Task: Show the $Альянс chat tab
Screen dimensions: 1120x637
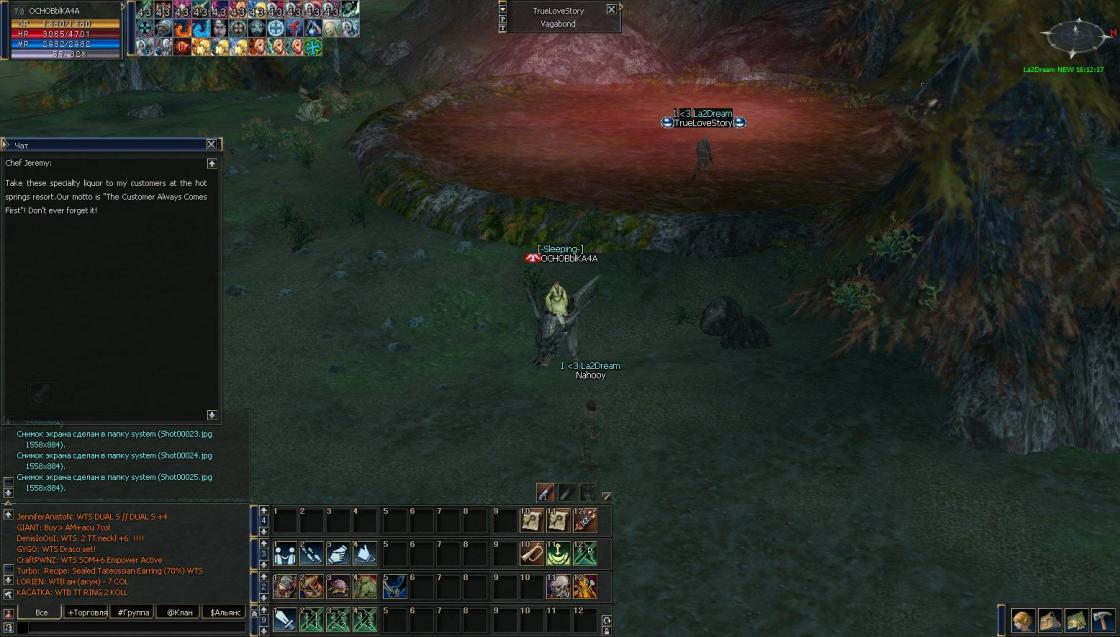Action: tap(224, 612)
